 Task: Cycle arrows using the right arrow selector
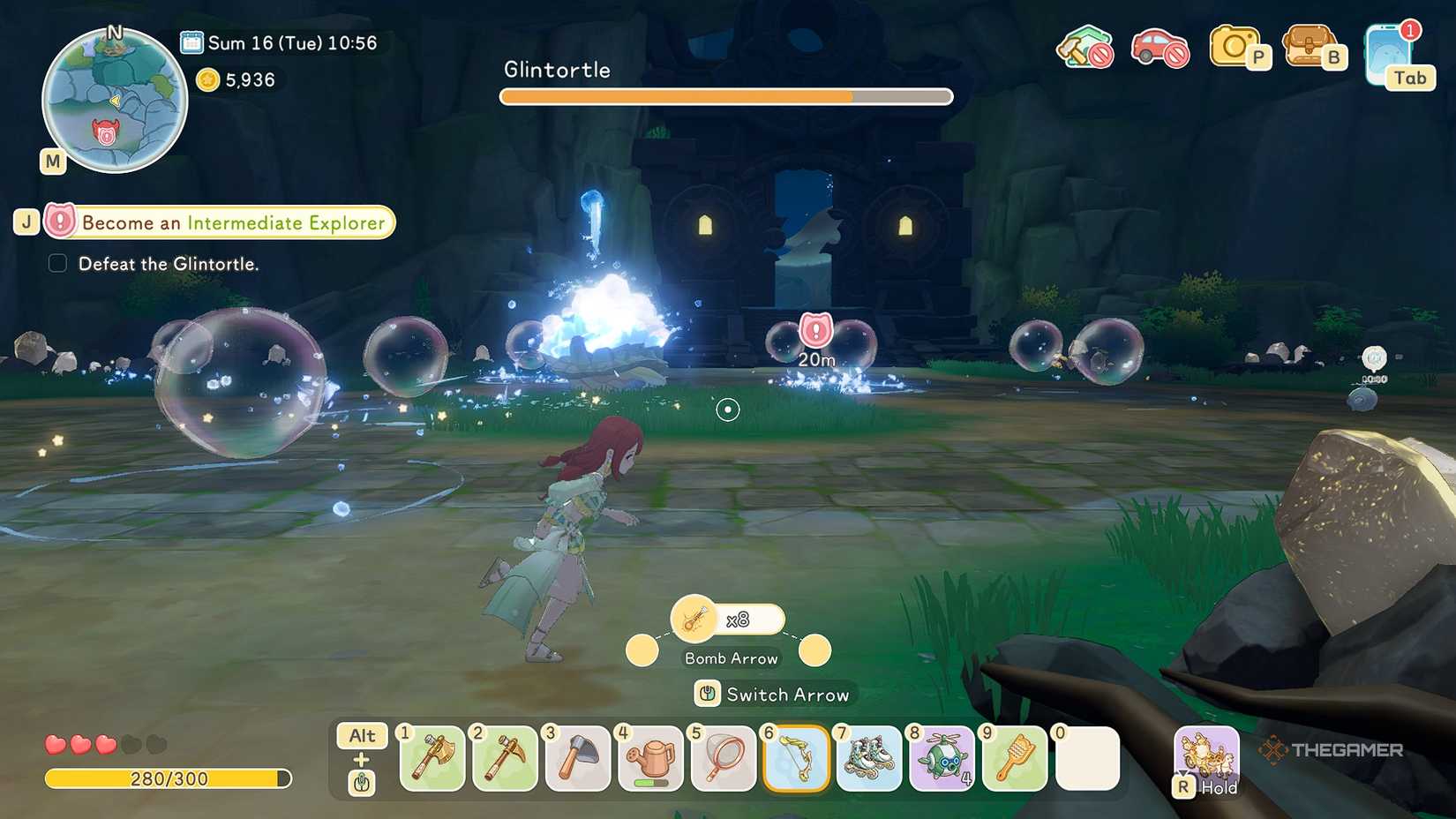[814, 650]
